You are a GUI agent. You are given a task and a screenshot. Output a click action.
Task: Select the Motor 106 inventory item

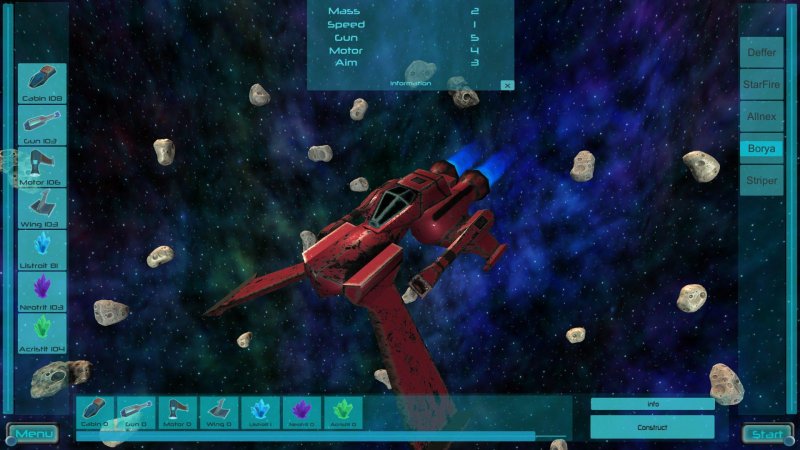[42, 166]
